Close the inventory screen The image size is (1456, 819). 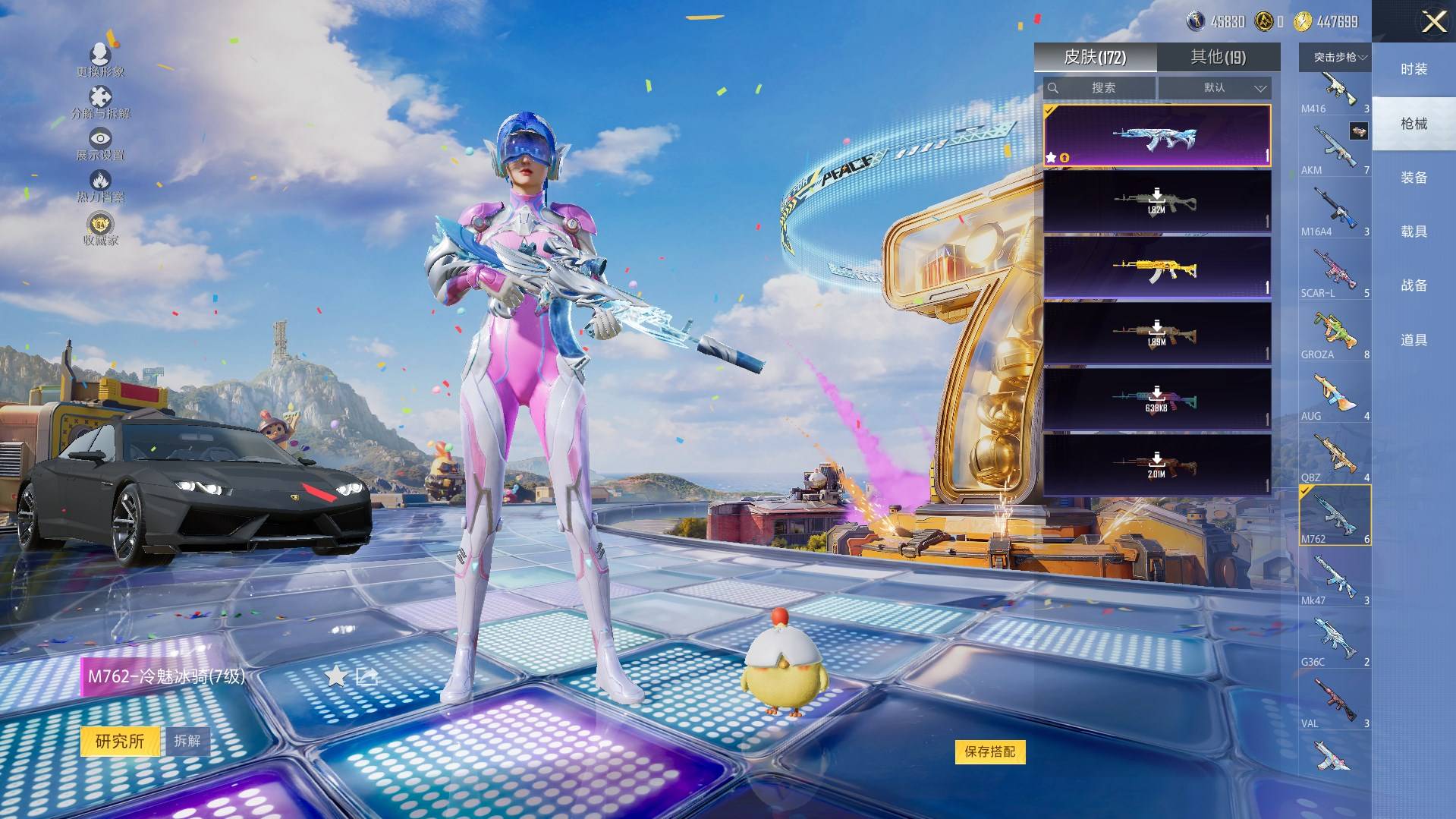pyautogui.click(x=1433, y=22)
